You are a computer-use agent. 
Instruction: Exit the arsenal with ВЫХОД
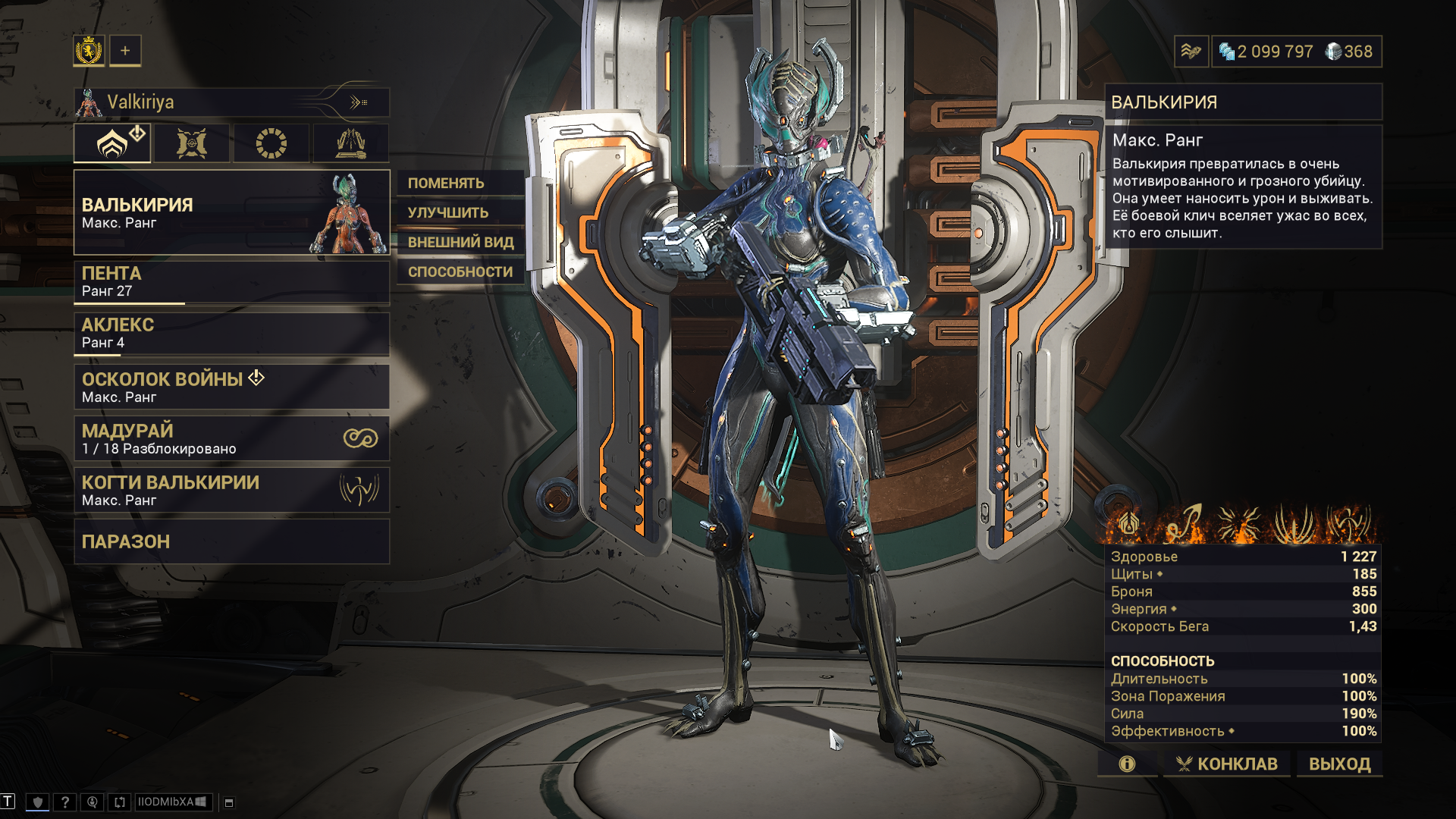[x=1339, y=764]
